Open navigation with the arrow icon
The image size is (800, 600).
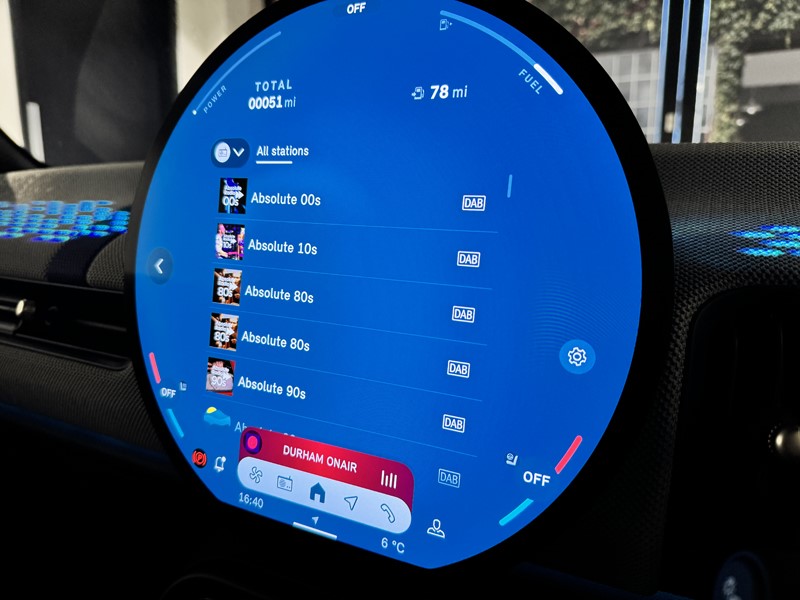coord(350,501)
